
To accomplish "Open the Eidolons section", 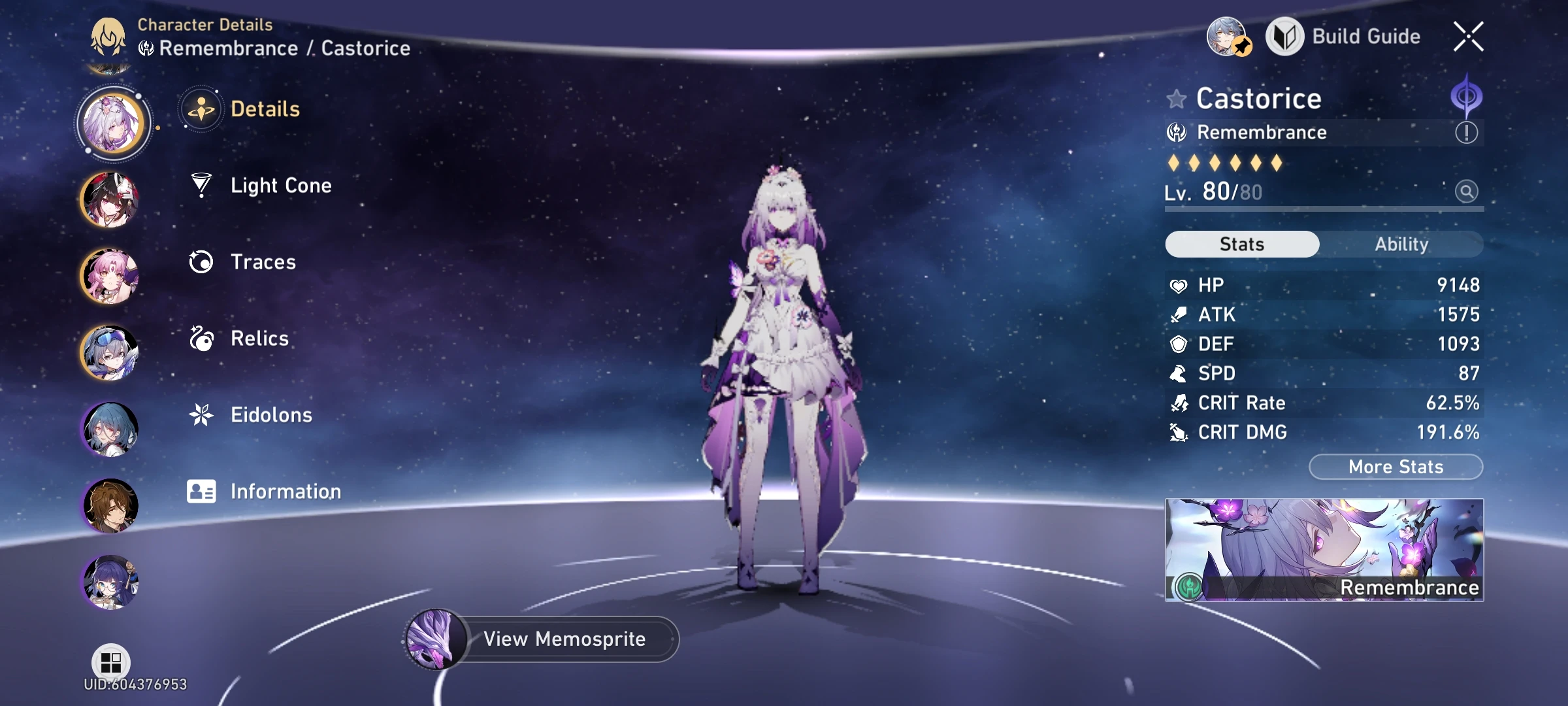I will (271, 414).
